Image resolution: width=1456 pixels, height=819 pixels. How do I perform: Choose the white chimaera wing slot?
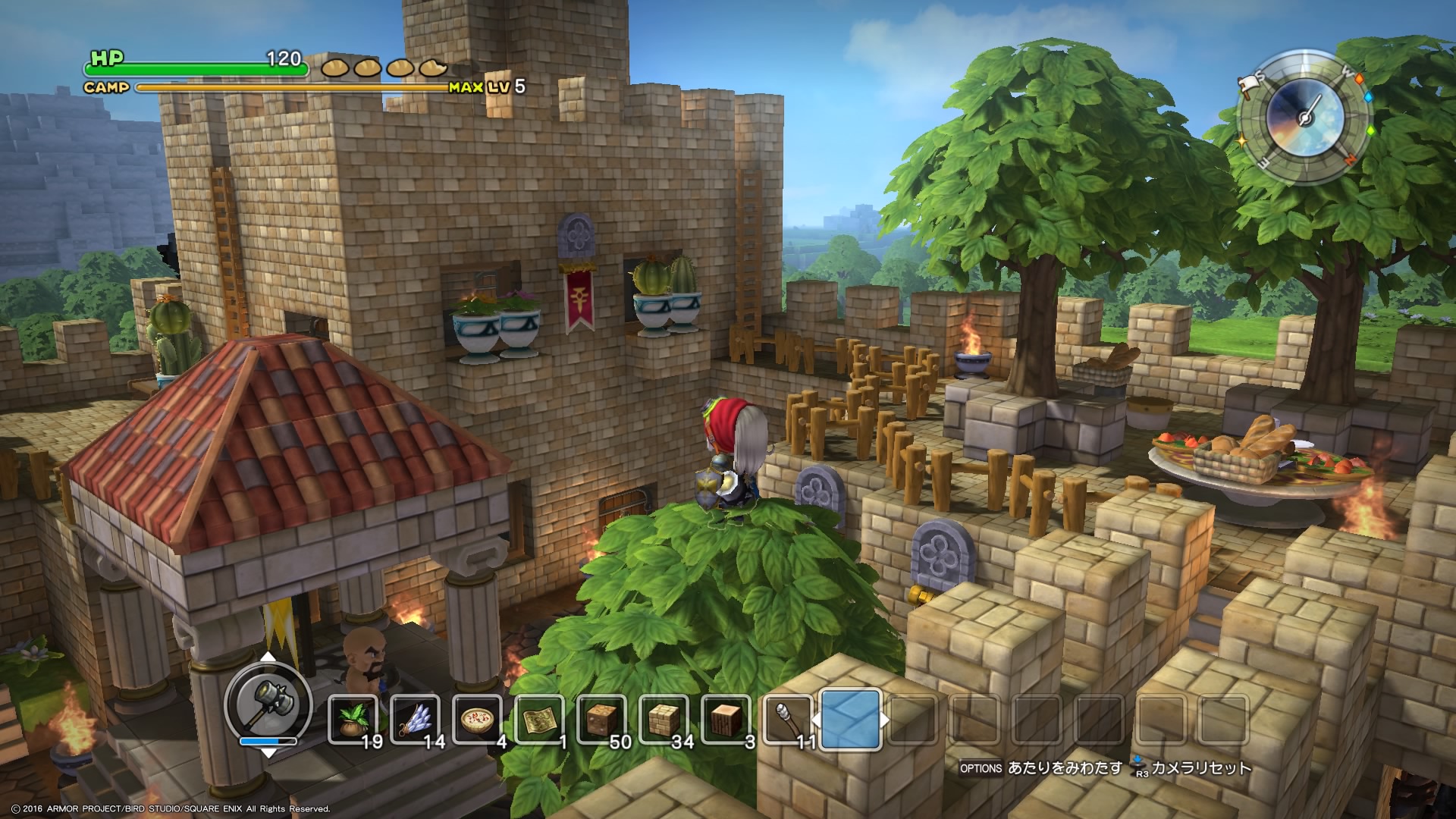(x=416, y=718)
